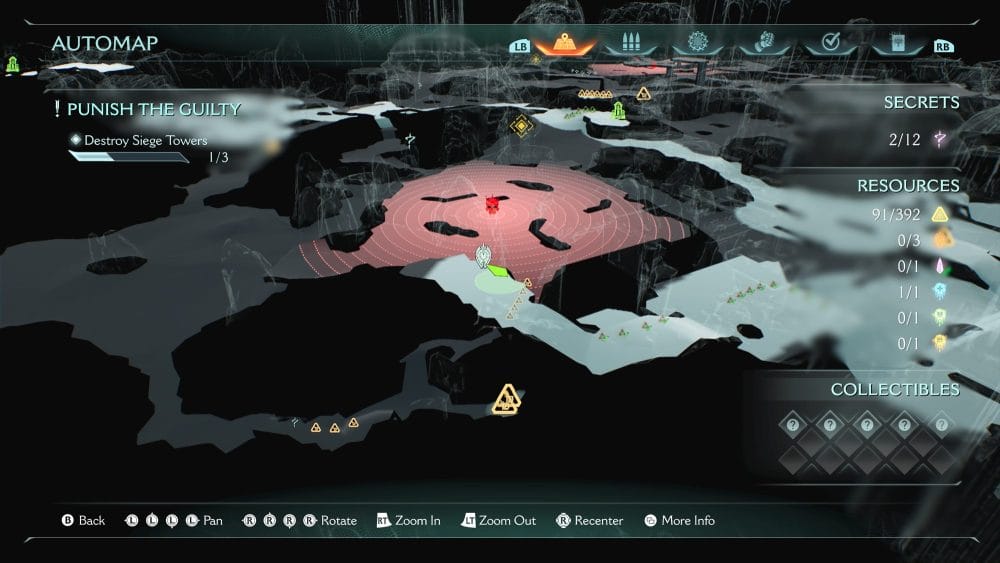This screenshot has height=563, width=1000.
Task: Switch to the bullets arsenal tab
Action: tap(630, 44)
